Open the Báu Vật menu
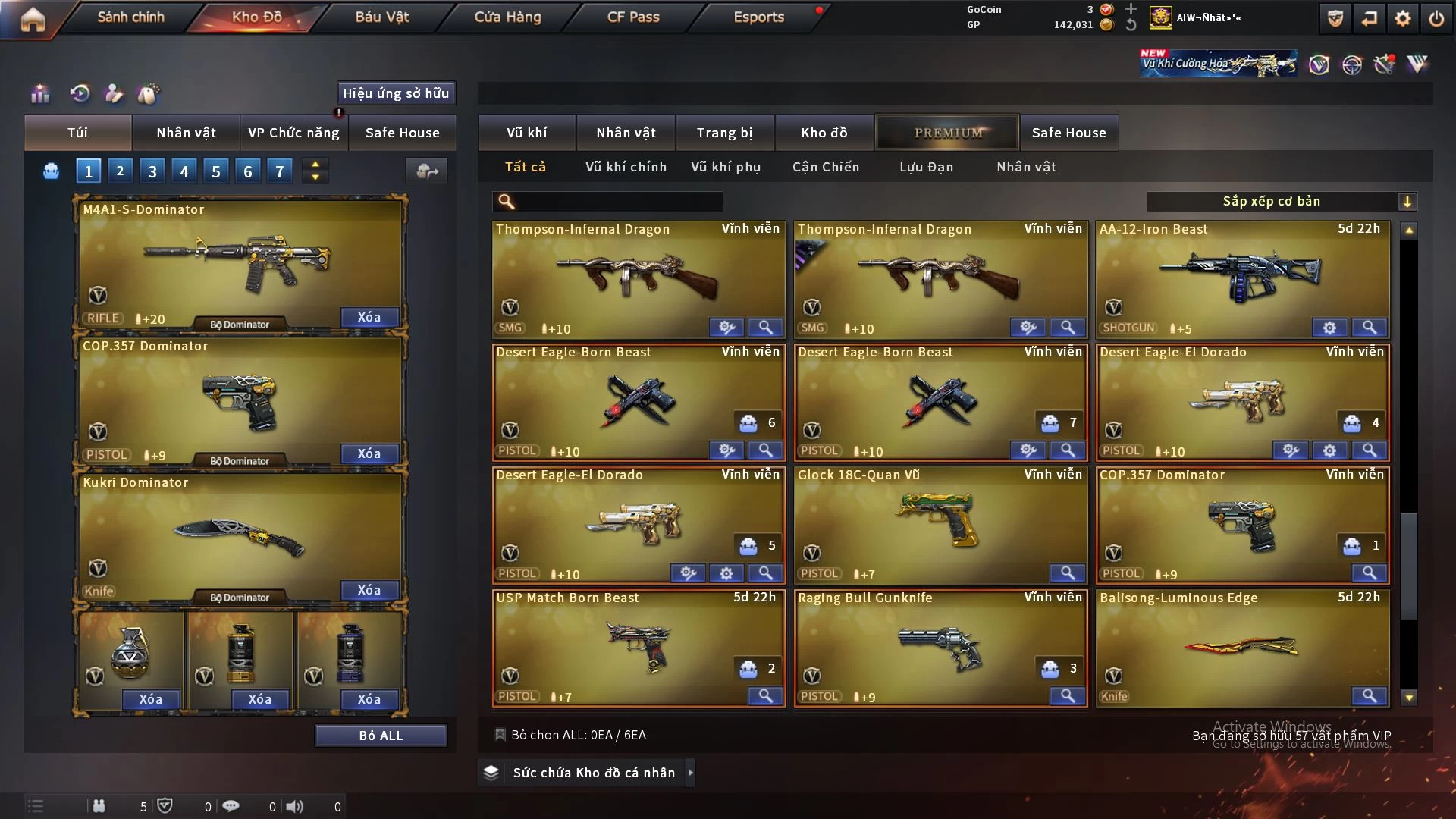The image size is (1456, 819). [382, 17]
